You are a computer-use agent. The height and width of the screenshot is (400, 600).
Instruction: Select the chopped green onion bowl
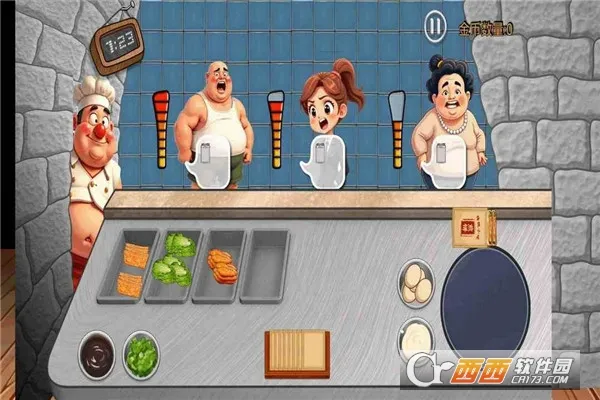[141, 354]
